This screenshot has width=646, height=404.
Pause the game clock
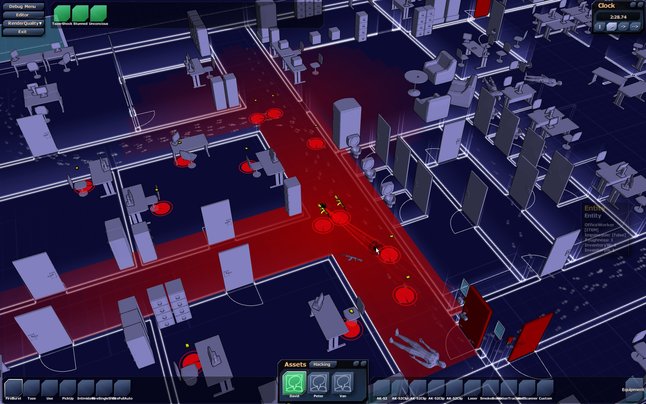click(602, 26)
